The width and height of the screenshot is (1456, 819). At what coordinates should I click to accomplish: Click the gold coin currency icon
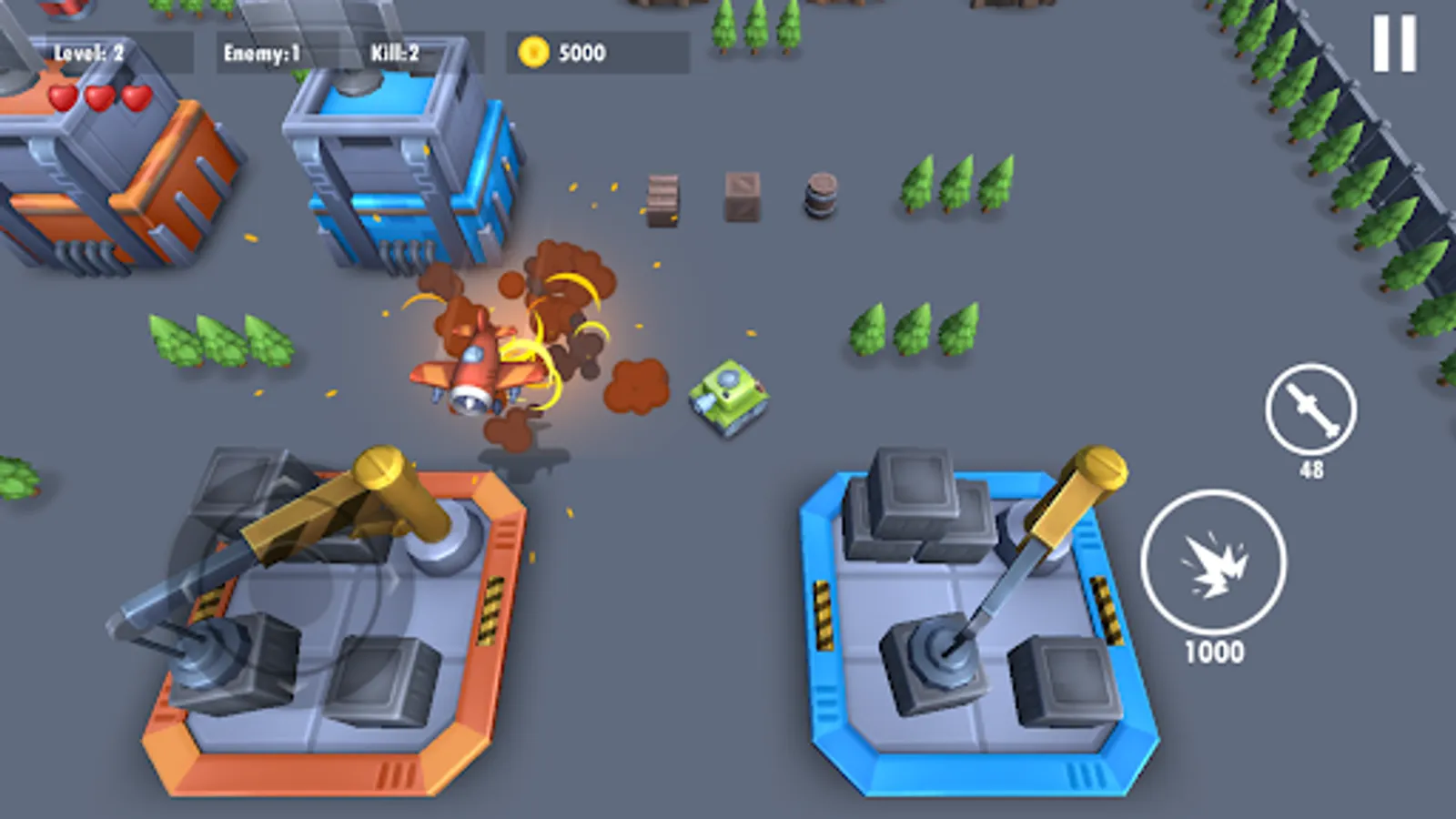coord(532,52)
